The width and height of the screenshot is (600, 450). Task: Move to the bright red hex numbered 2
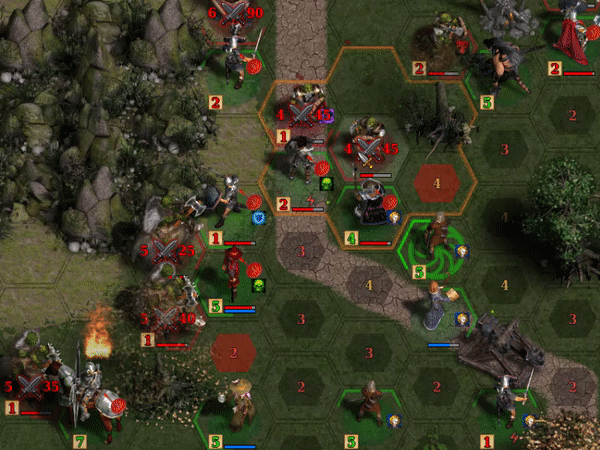click(x=233, y=352)
